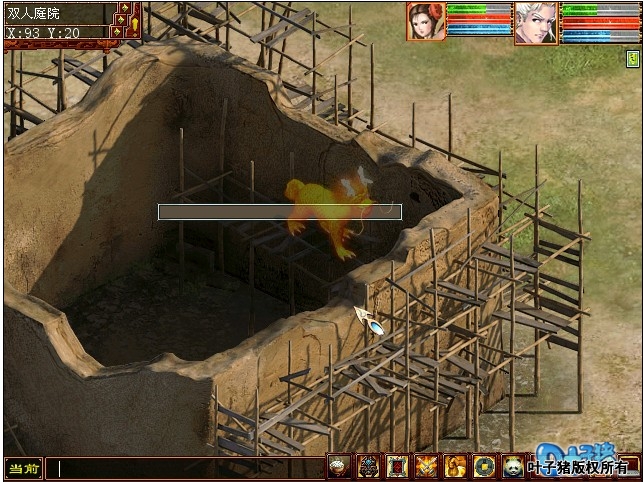The height and width of the screenshot is (482, 643).
Task: Select the white-haired male character portrait
Action: click(x=536, y=21)
